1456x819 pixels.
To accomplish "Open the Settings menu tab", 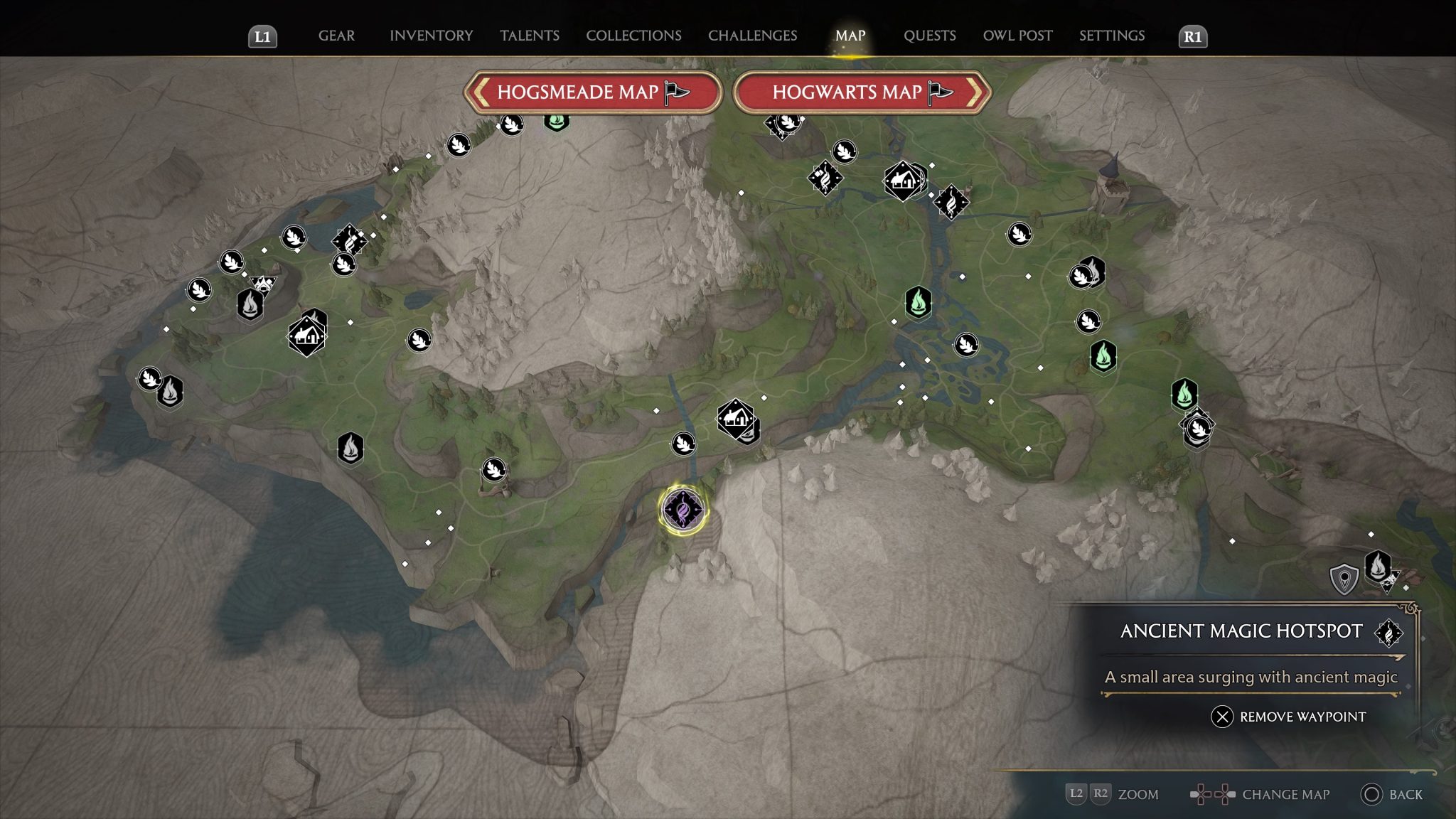I will tap(1110, 36).
